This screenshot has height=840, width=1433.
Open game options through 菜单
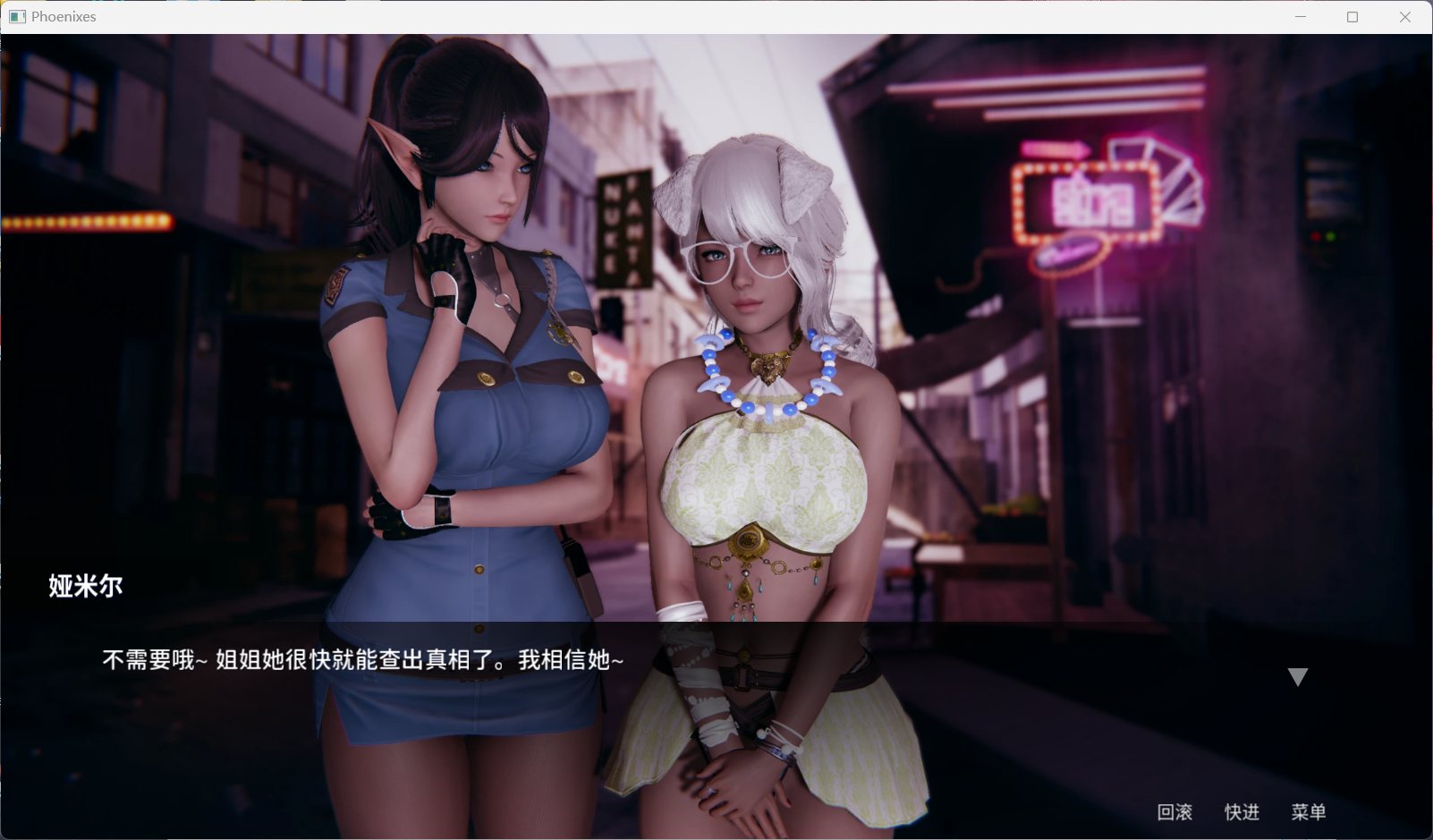(x=1307, y=812)
